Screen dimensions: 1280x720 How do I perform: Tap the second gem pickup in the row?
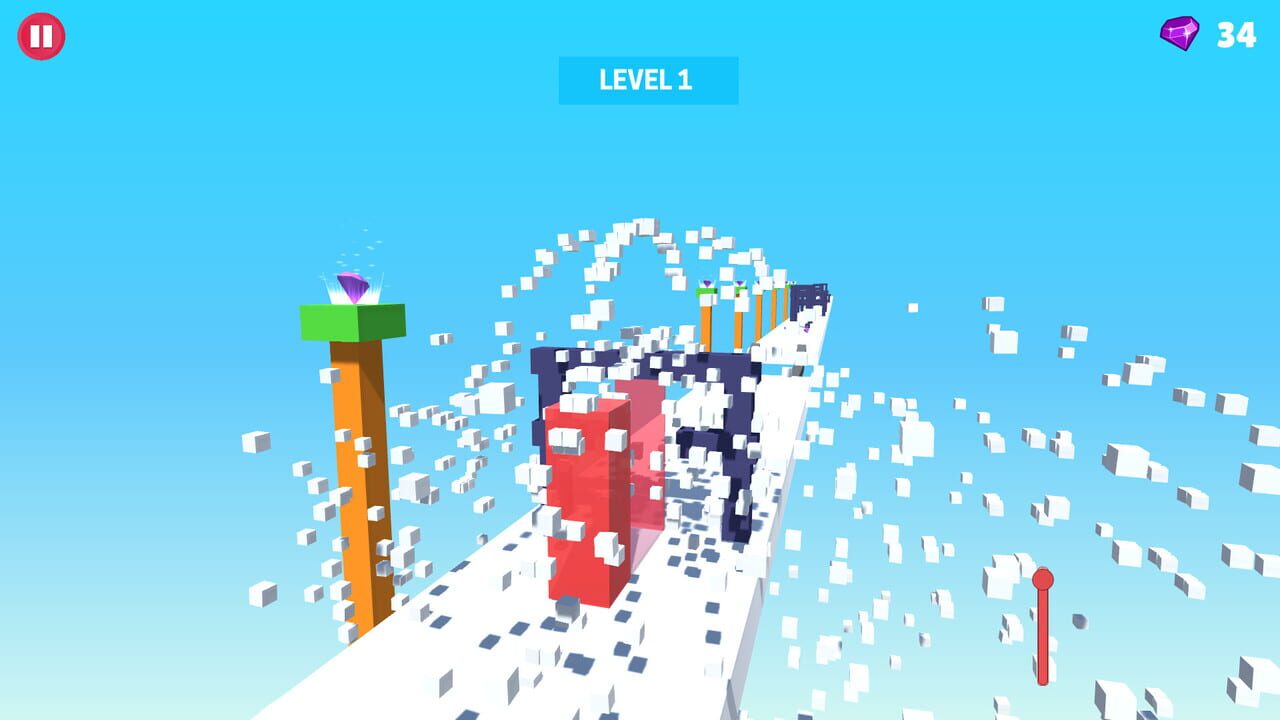coord(739,283)
